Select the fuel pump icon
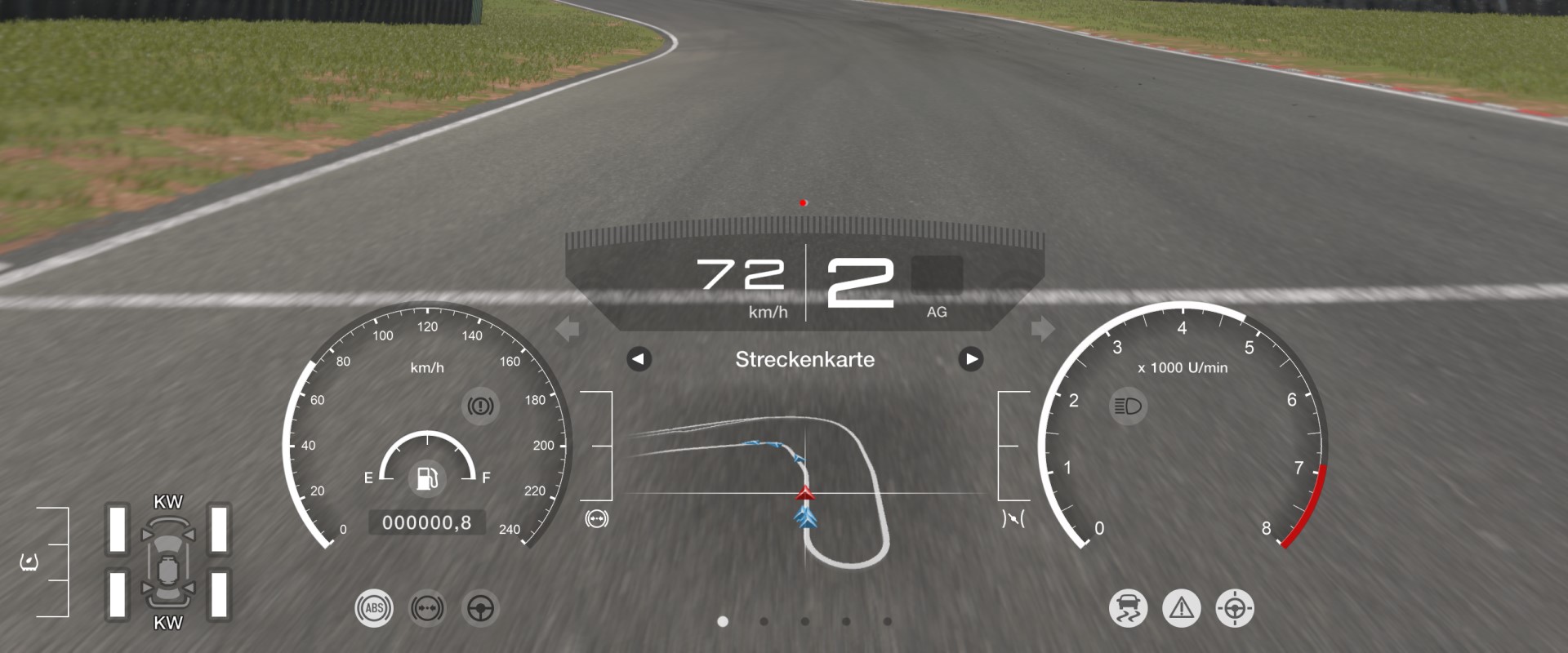Image resolution: width=1568 pixels, height=653 pixels. coord(426,478)
